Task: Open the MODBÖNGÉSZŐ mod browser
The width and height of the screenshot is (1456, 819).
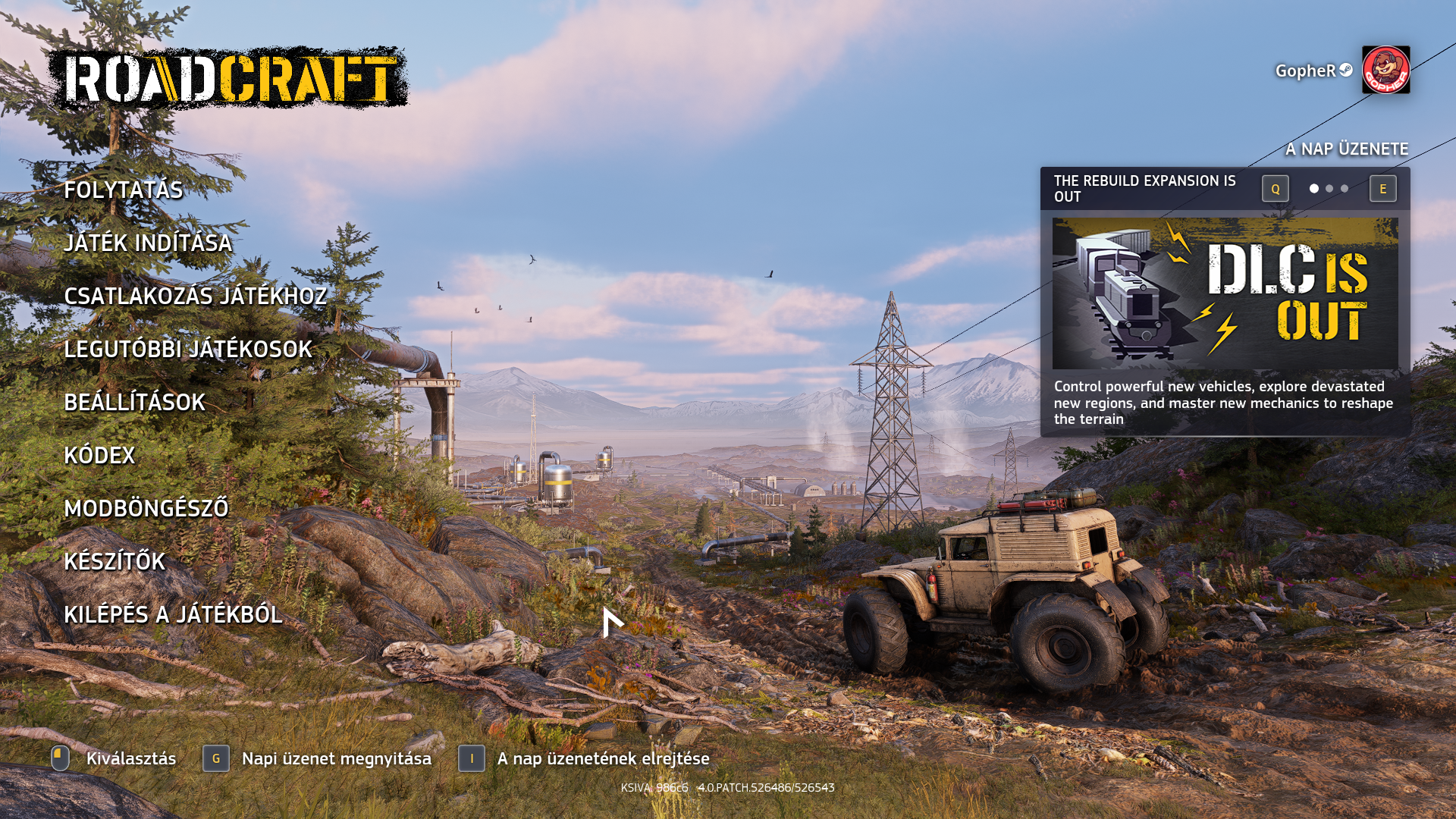Action: [146, 508]
